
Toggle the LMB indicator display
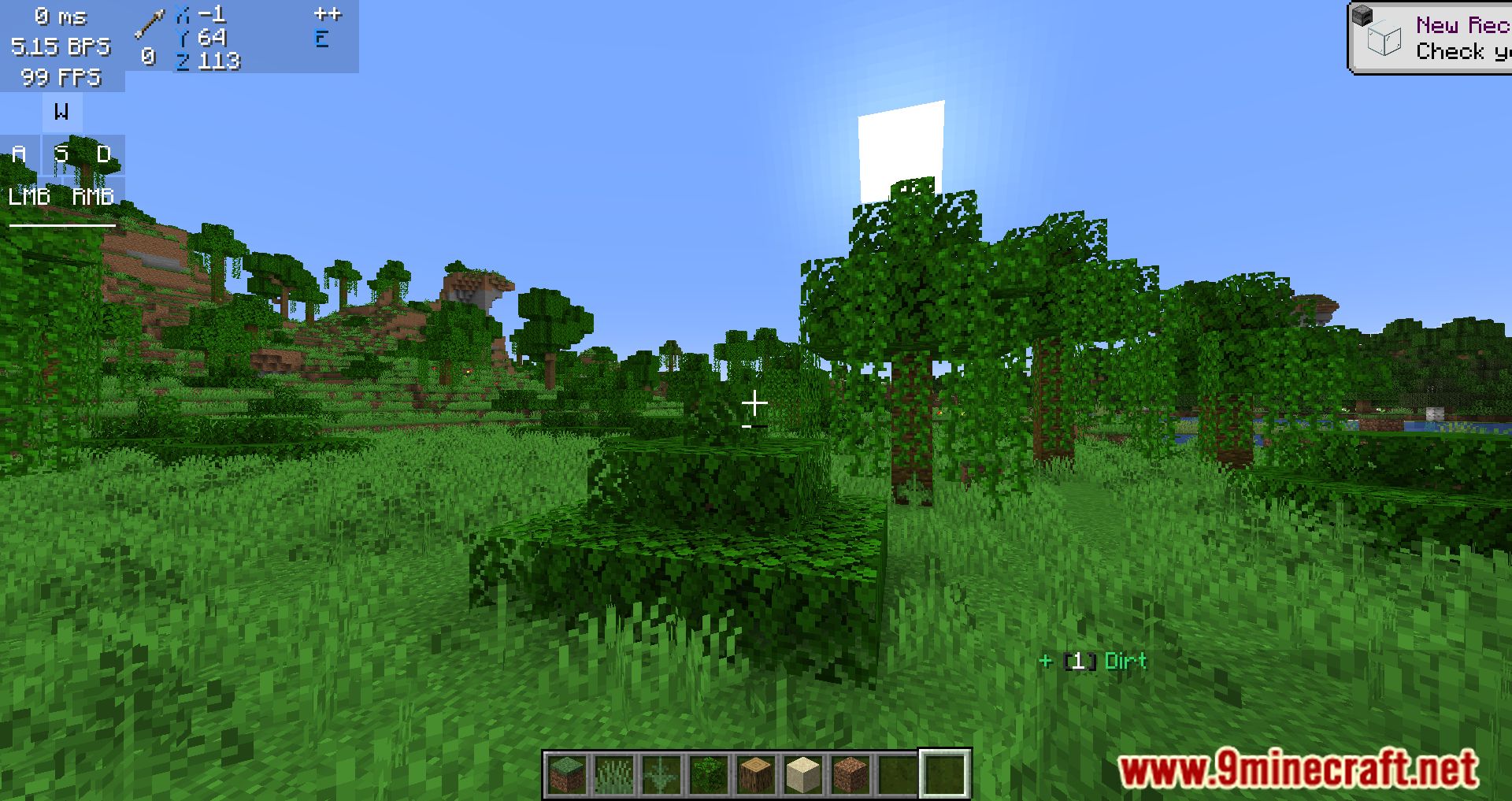coord(29,195)
